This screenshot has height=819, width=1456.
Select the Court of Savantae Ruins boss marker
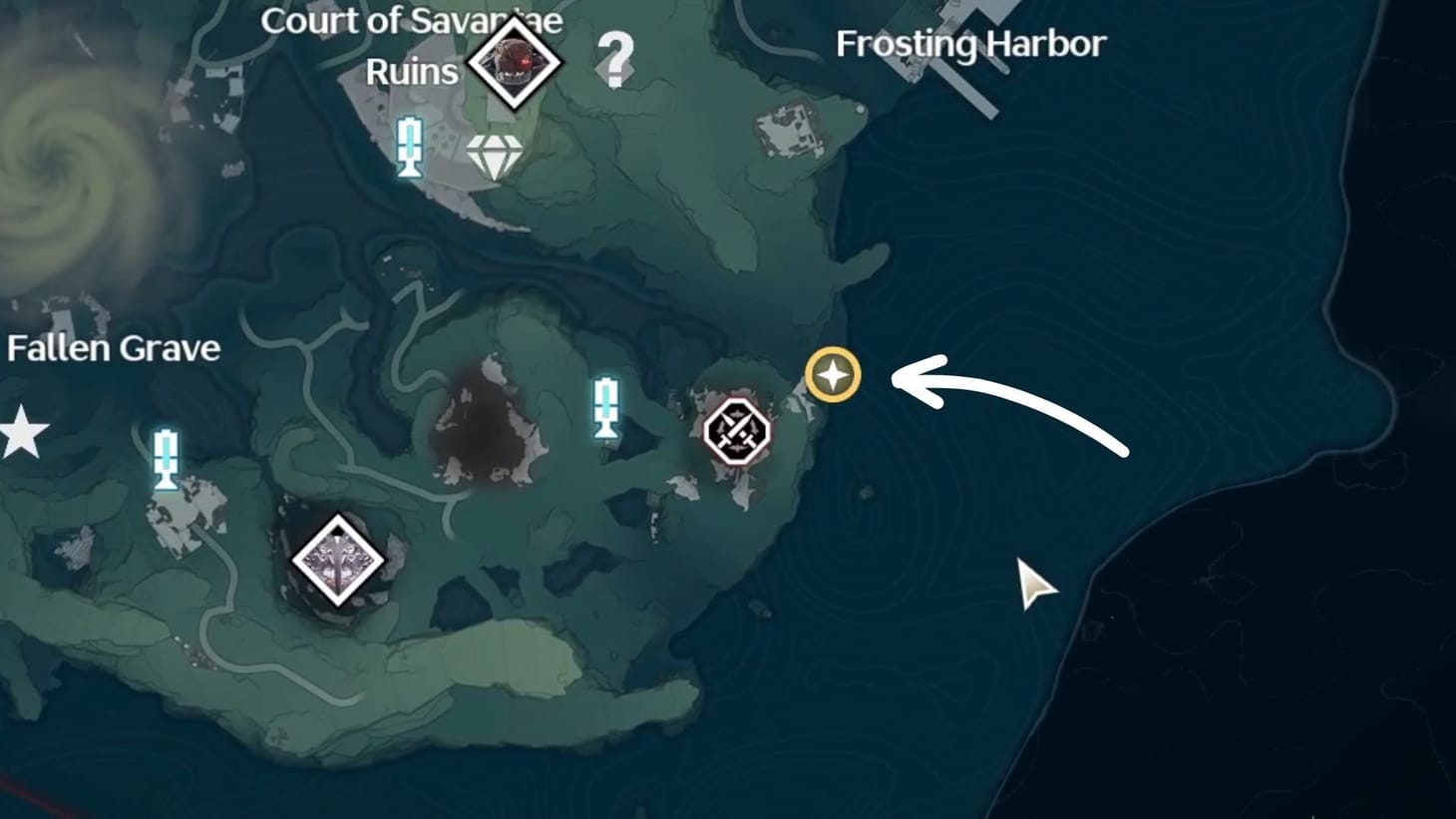click(x=516, y=62)
